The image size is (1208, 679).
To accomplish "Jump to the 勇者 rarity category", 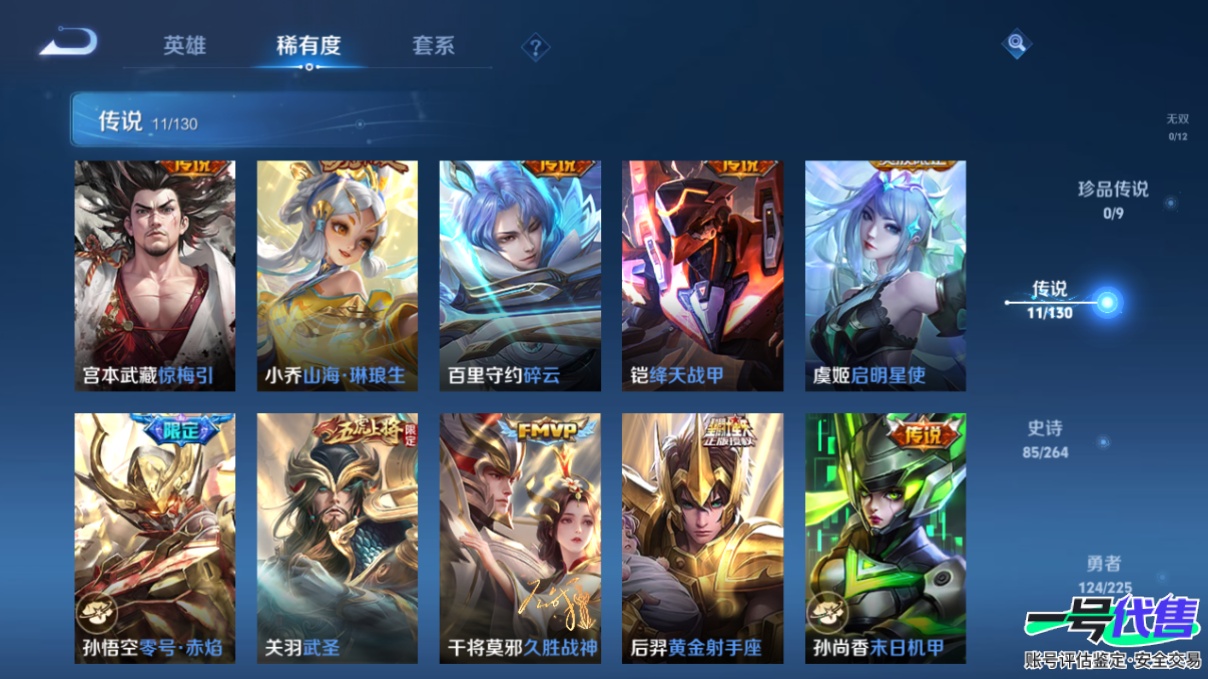I will pos(1104,574).
